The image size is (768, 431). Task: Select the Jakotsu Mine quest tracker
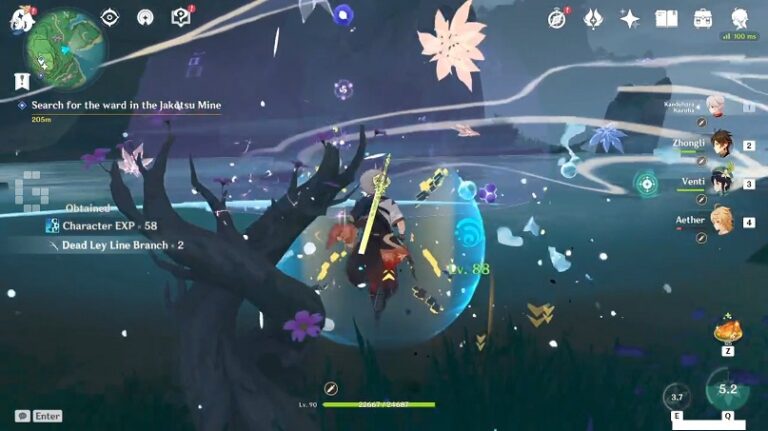120,105
